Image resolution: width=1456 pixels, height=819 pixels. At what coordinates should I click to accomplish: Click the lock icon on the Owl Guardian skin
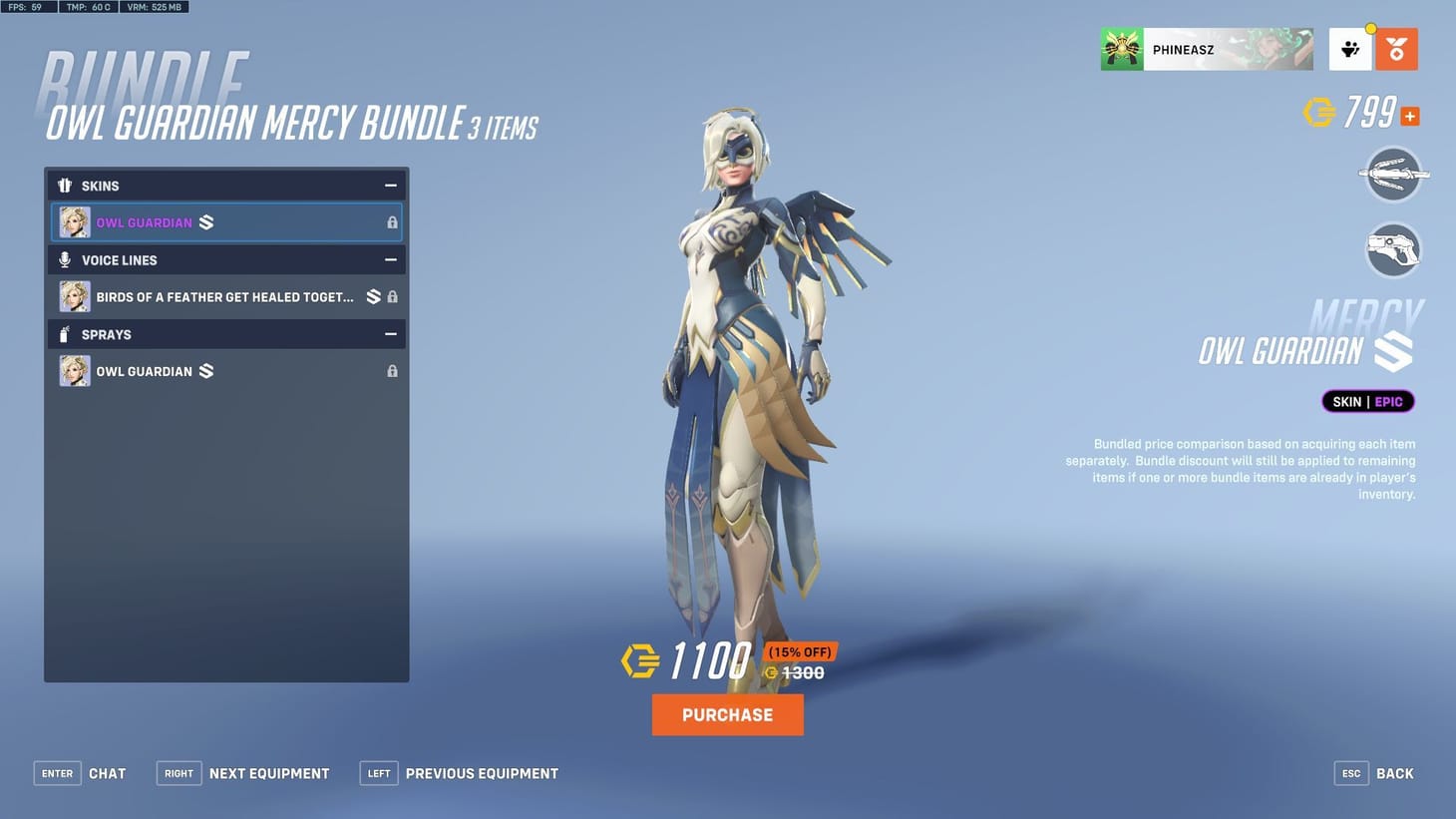click(392, 221)
